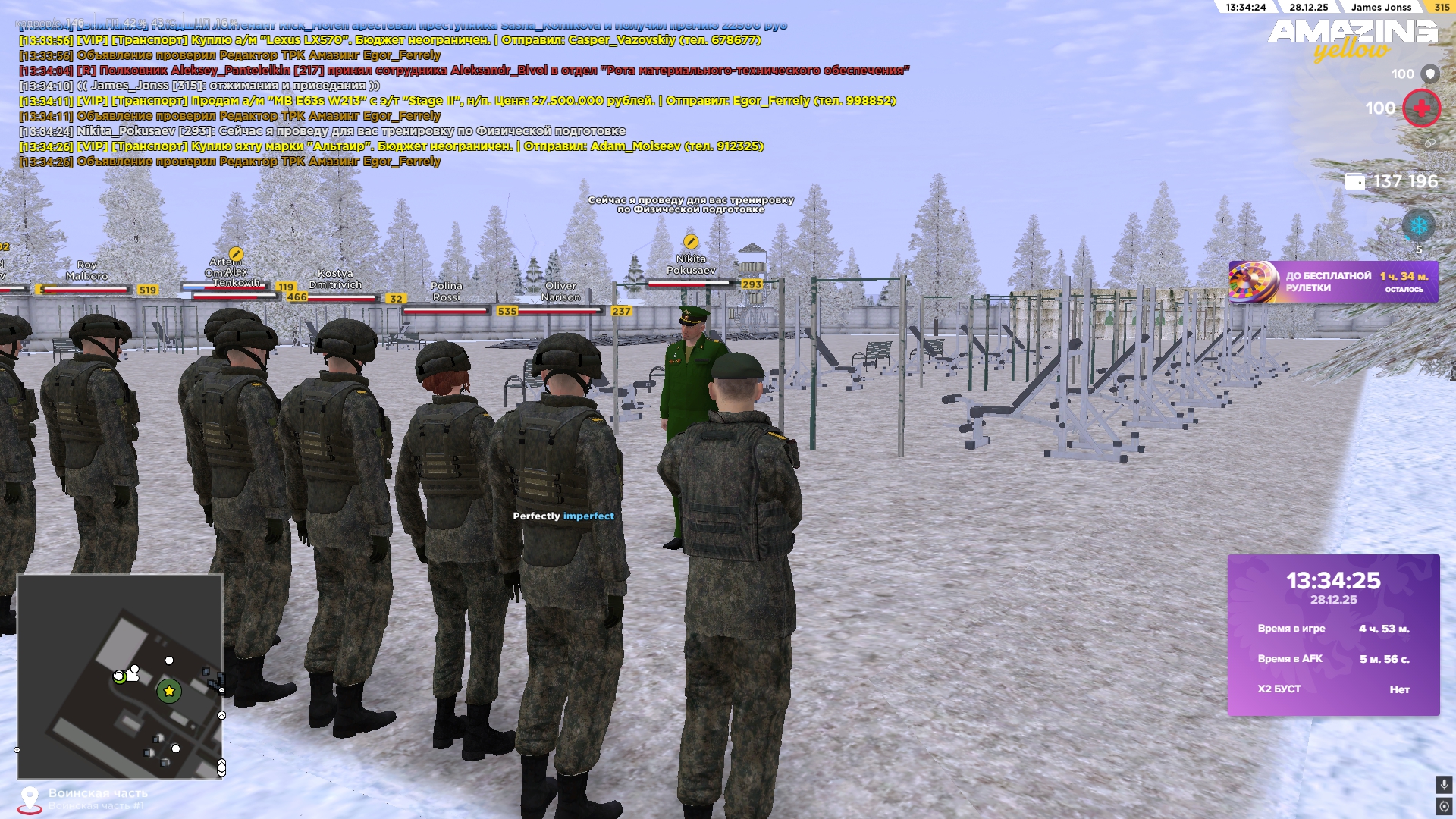1456x819 pixels.
Task: Toggle the voice activation circle icon
Action: click(1445, 806)
